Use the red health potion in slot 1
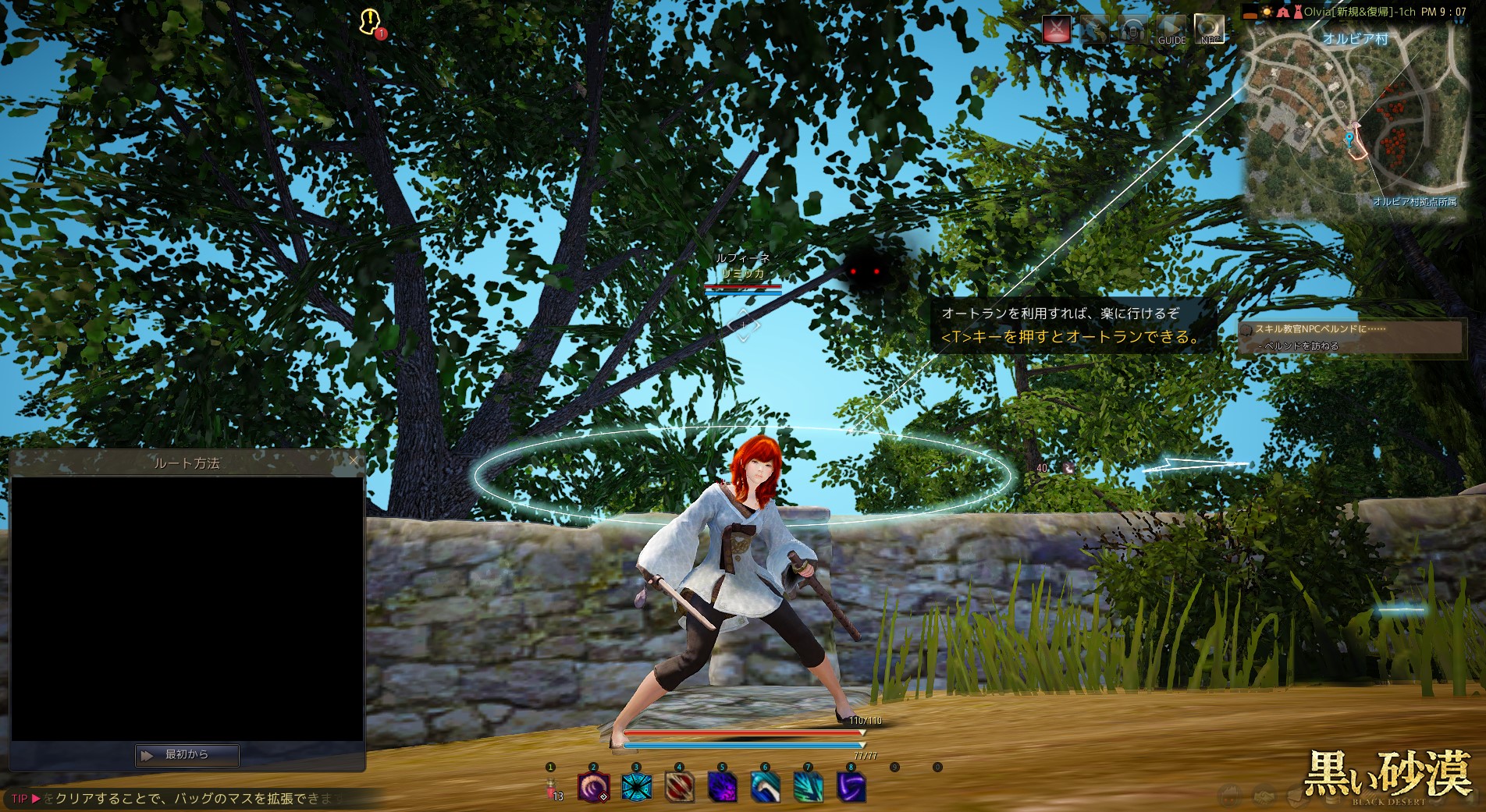Image resolution: width=1486 pixels, height=812 pixels. tap(551, 788)
